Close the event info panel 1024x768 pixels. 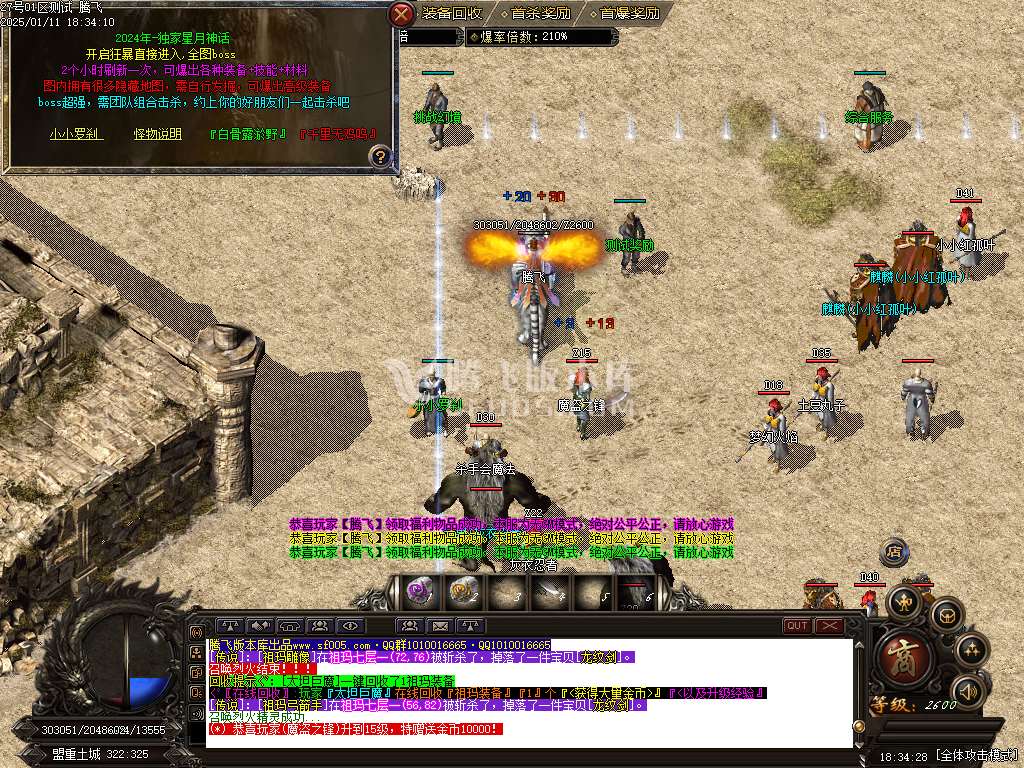401,14
